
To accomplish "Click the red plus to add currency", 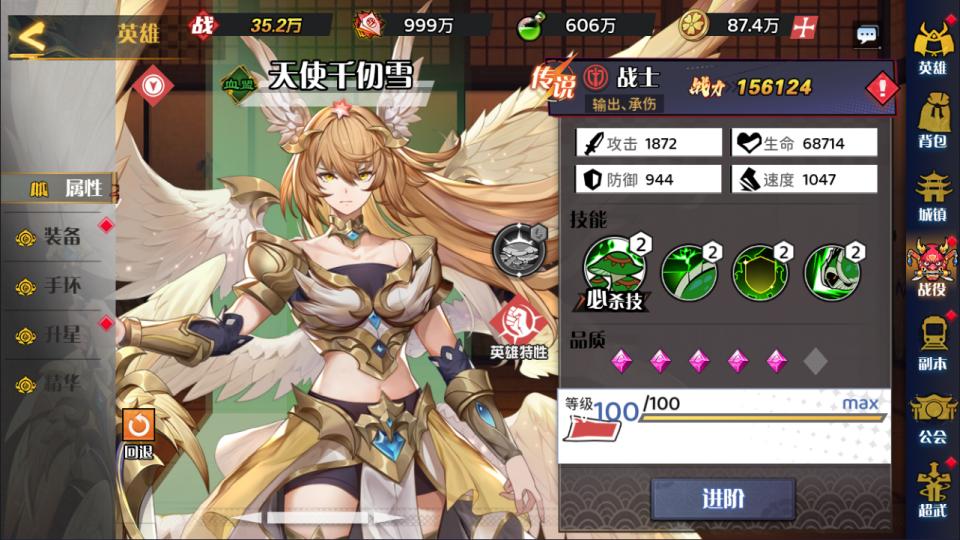I will click(x=802, y=27).
